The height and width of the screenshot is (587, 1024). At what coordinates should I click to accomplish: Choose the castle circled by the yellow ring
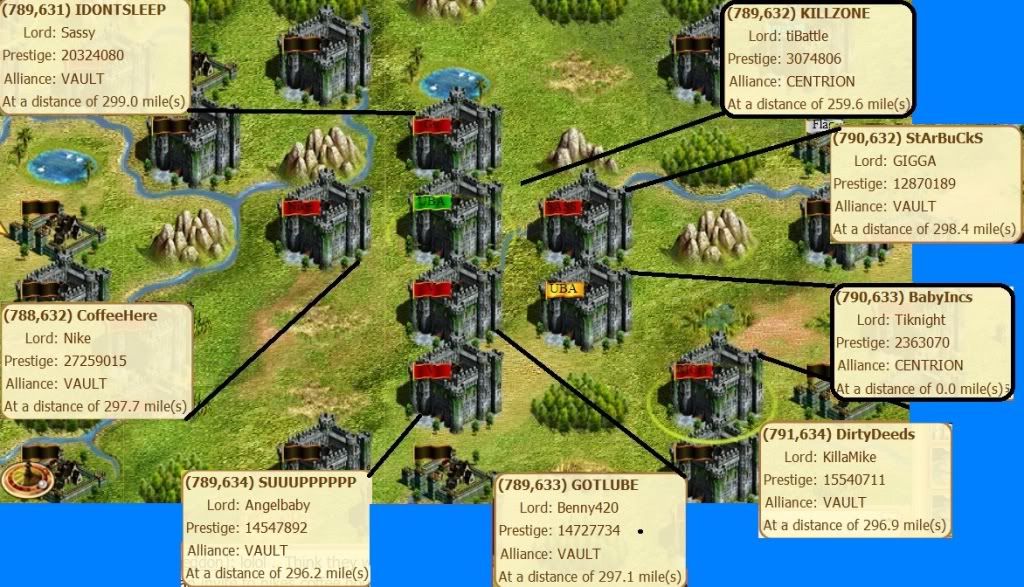pos(715,385)
